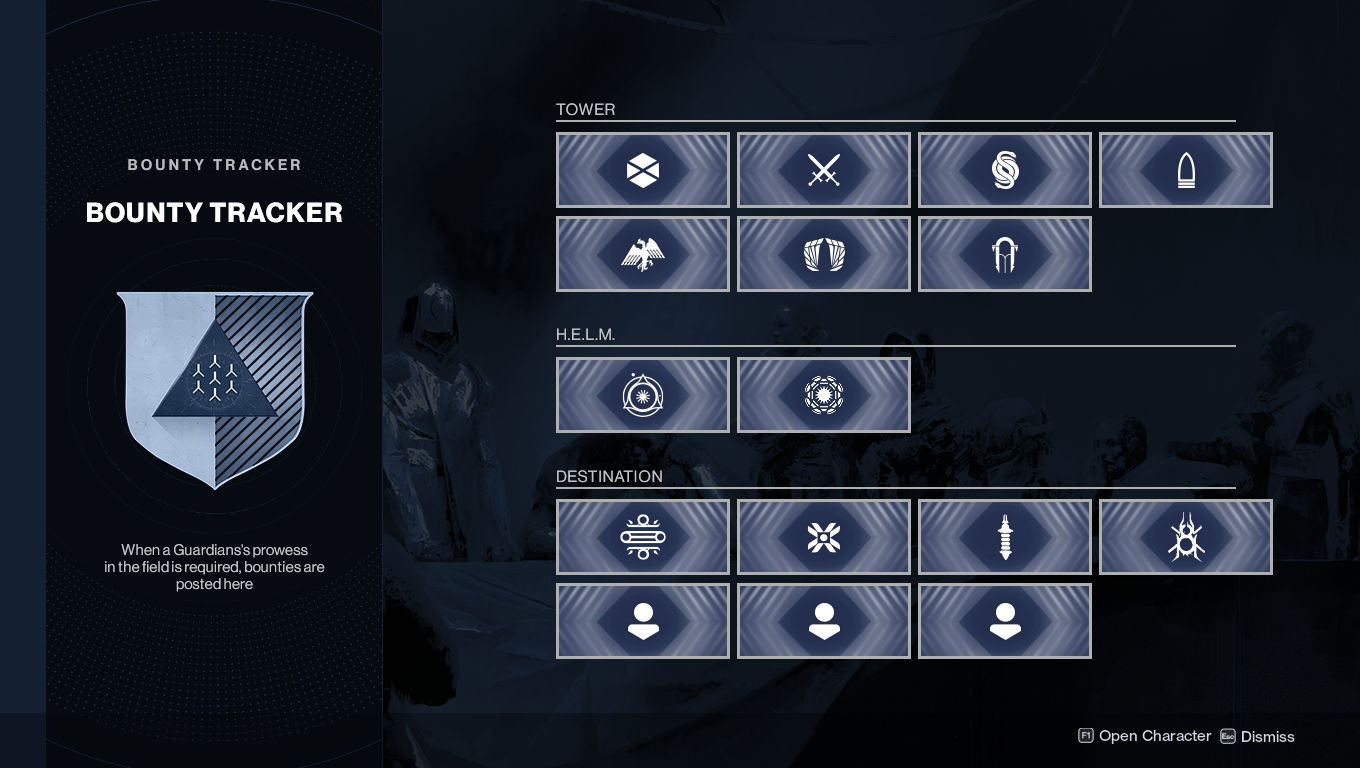Select the War Table tile under H.E.L.M.
This screenshot has height=768, width=1360.
pos(643,394)
